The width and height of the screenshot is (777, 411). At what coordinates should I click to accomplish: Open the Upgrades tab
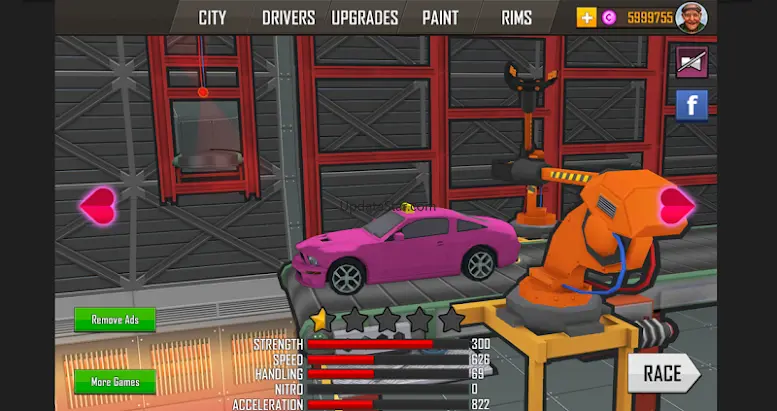pyautogui.click(x=364, y=18)
